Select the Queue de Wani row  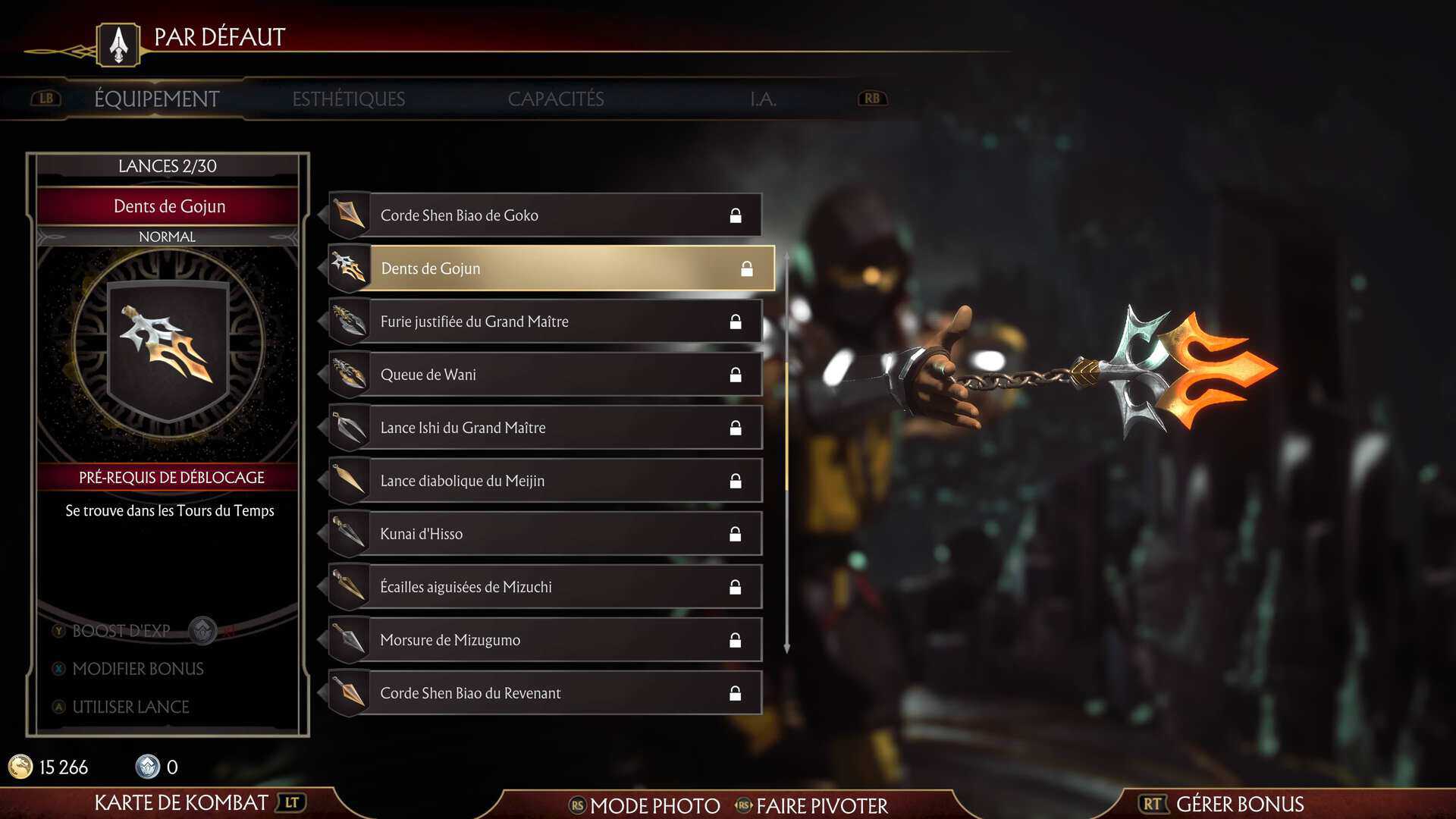(544, 375)
